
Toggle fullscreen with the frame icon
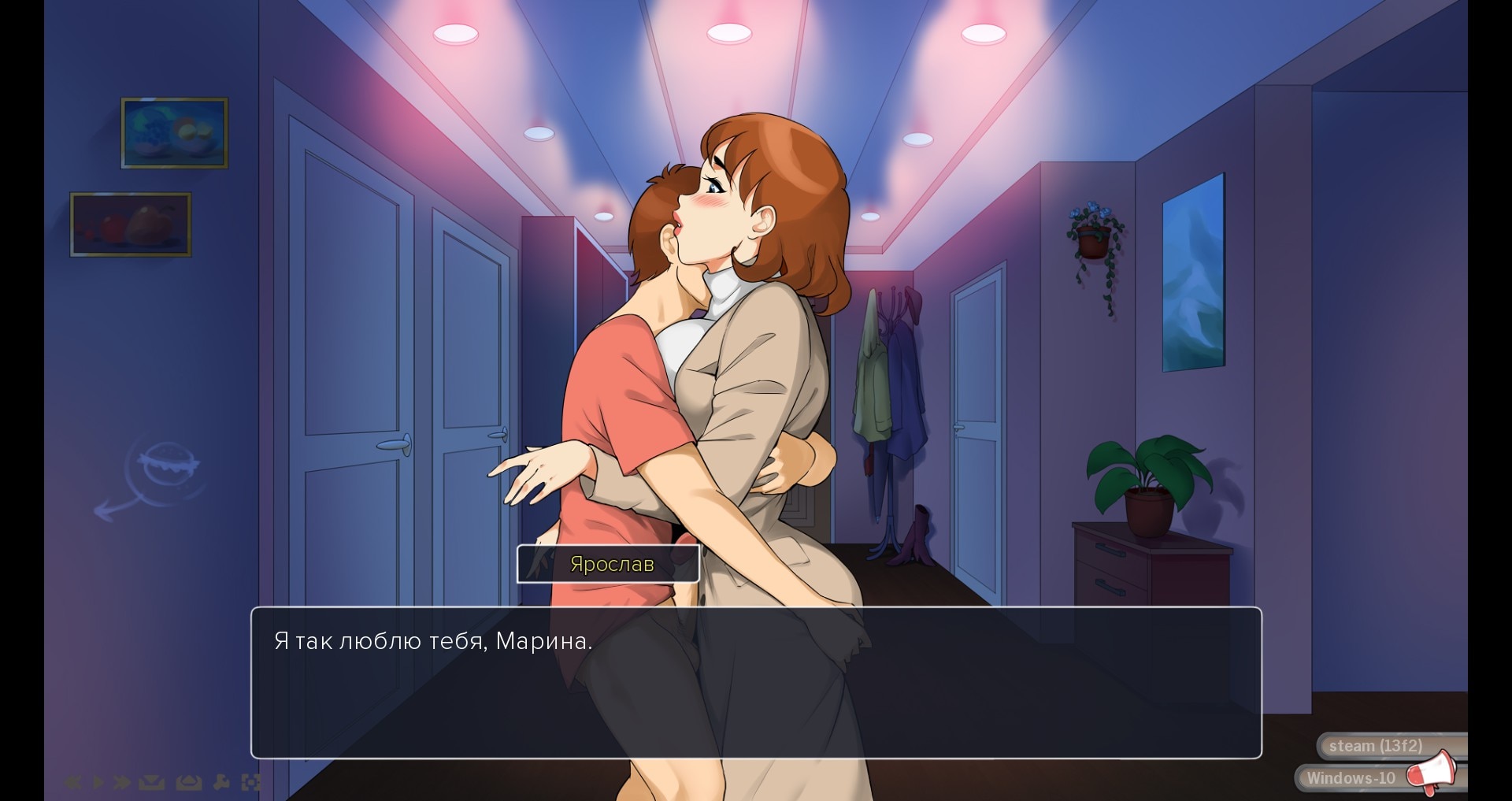click(x=252, y=782)
